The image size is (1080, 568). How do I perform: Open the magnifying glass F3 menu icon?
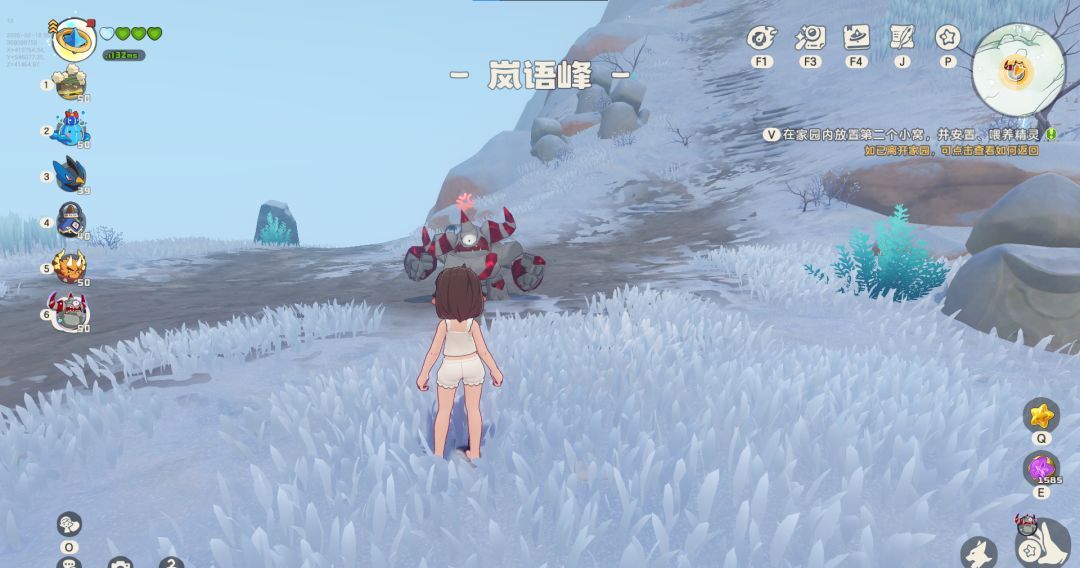pos(809,39)
